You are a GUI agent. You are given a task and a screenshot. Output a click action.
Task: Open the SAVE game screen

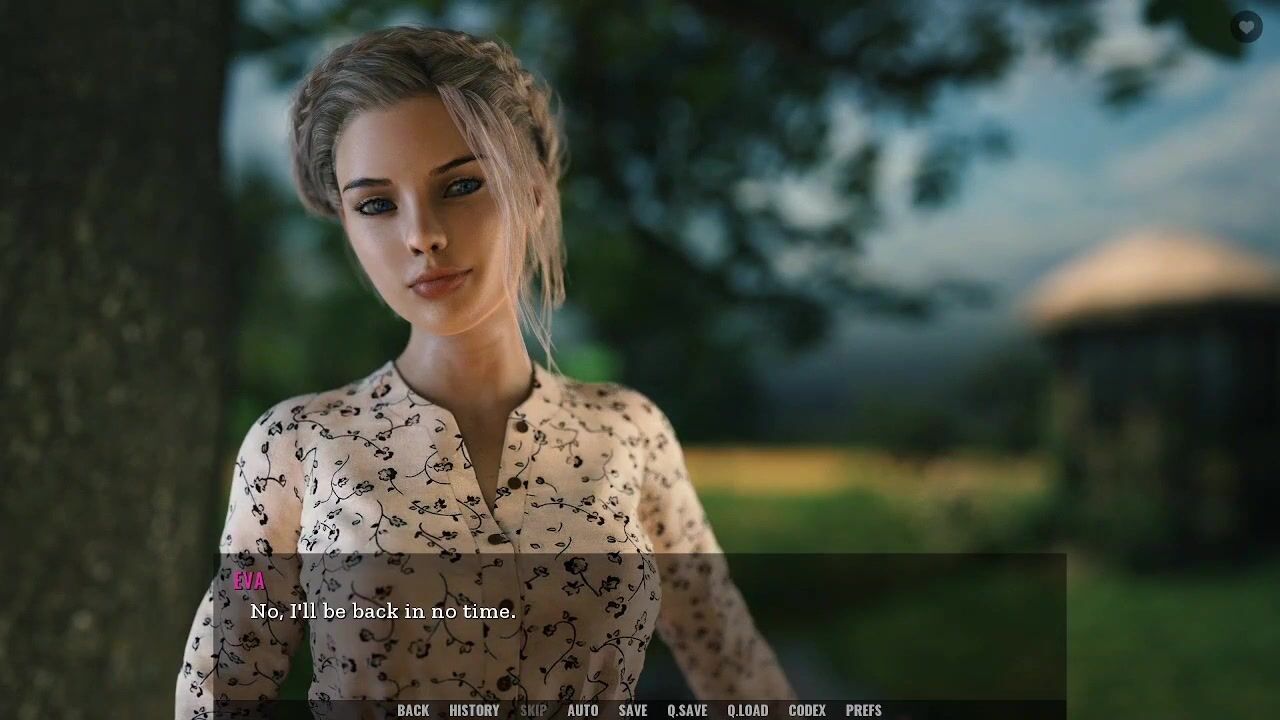633,710
